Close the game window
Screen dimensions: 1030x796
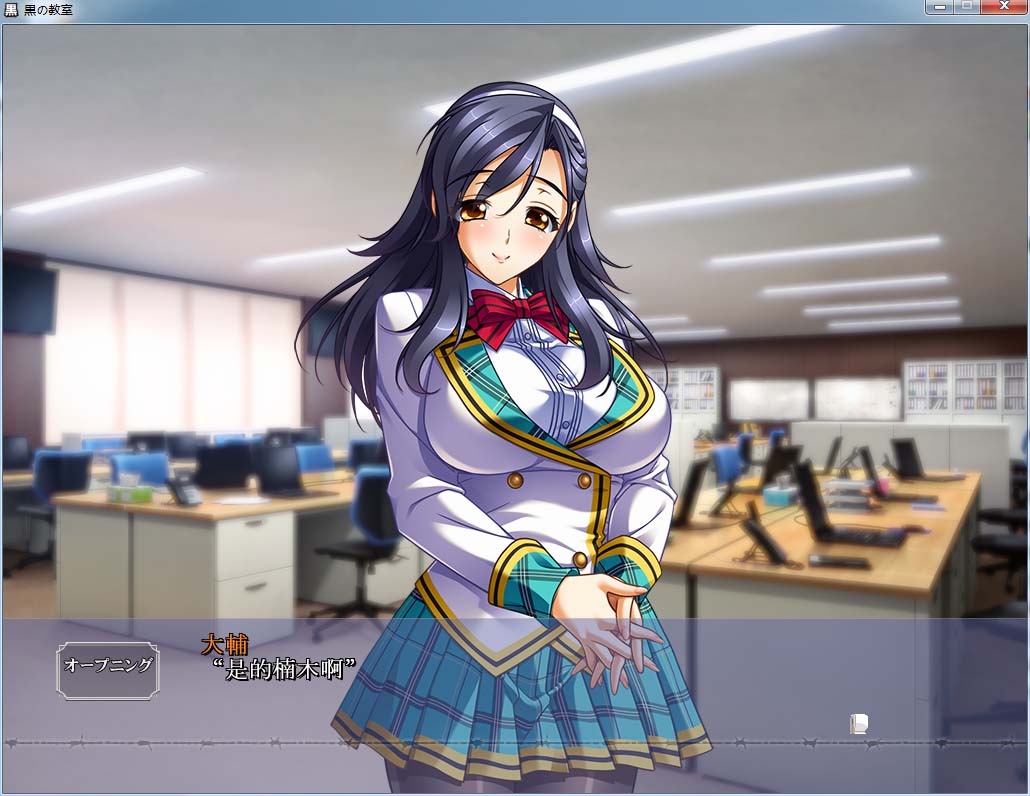(1003, 7)
